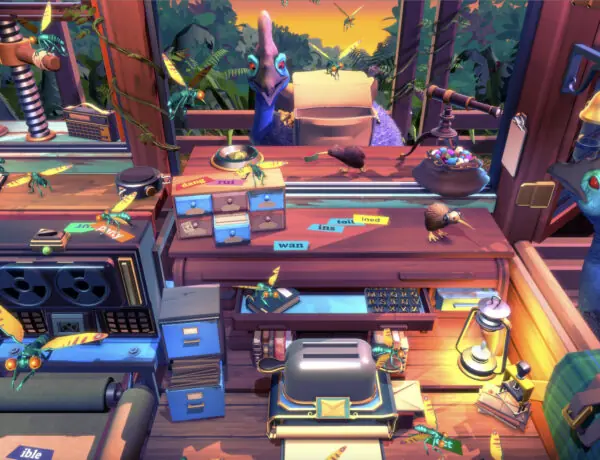Choose the "tel" word tile
Image resolution: width=600 pixels, height=460 pixels.
click(x=344, y=222)
